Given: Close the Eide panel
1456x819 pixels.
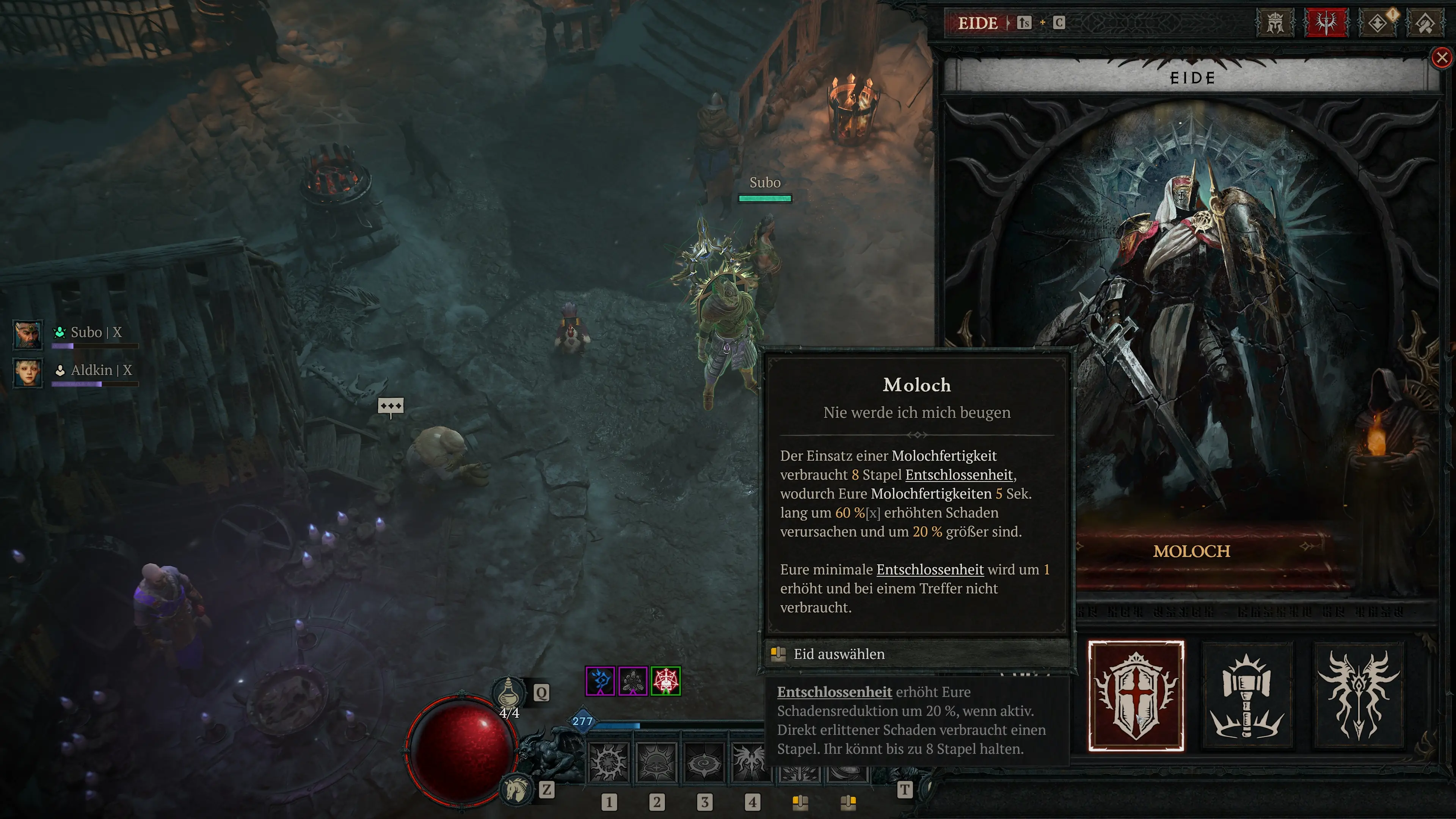Looking at the screenshot, I should pos(1441,58).
